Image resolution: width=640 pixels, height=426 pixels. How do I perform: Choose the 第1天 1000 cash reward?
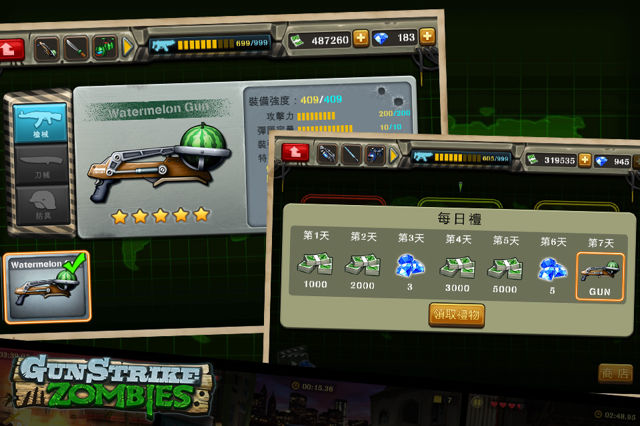(x=315, y=268)
